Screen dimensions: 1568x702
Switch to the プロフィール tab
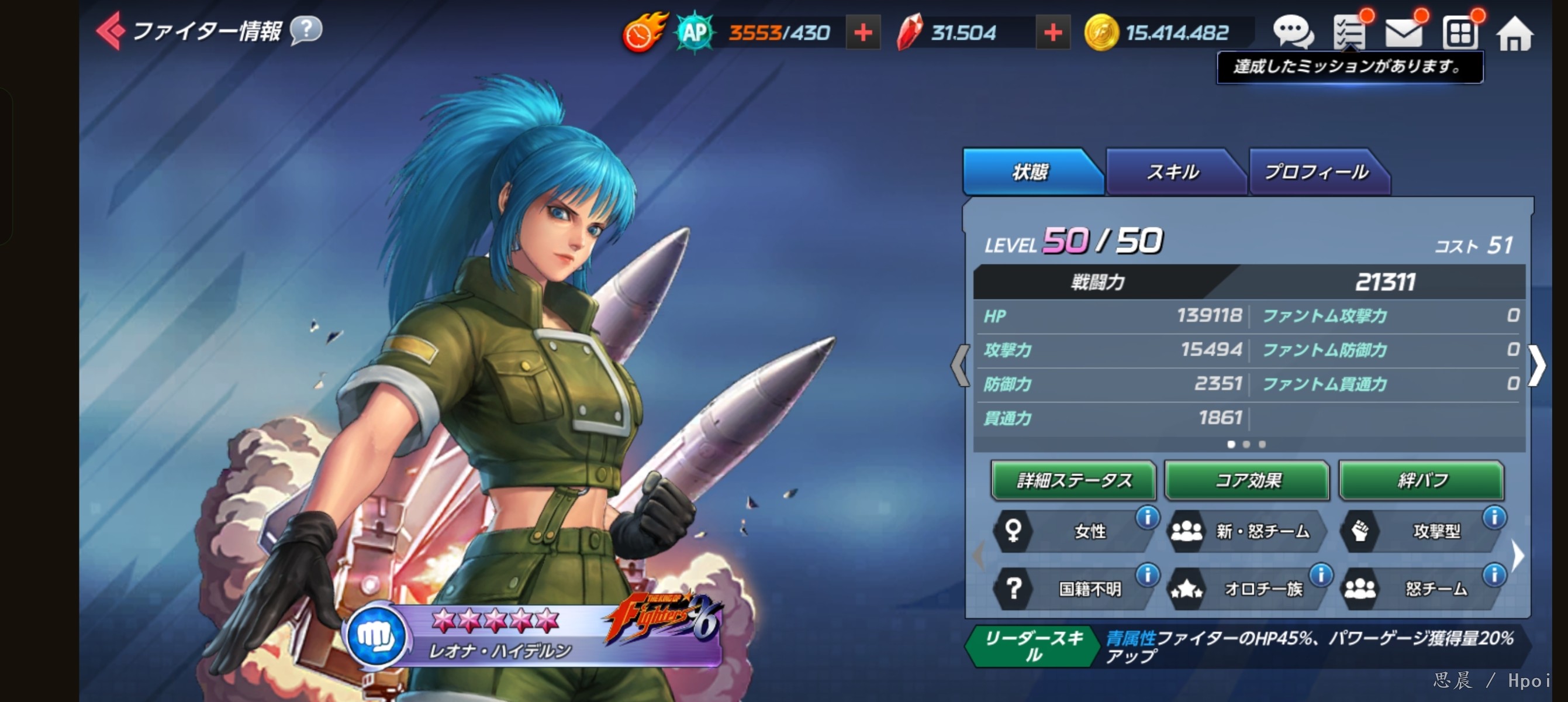click(x=1316, y=173)
